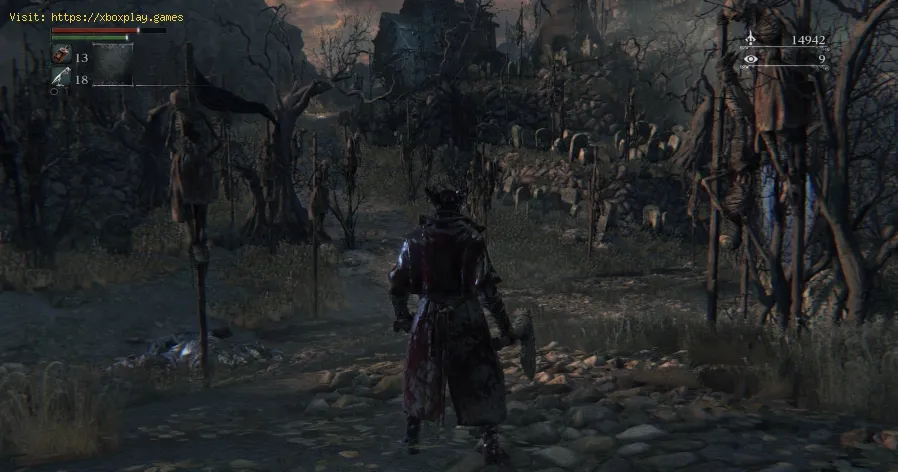Click the Blood Echoes rune icon
Viewport: 898px width, 472px height.
[x=750, y=40]
